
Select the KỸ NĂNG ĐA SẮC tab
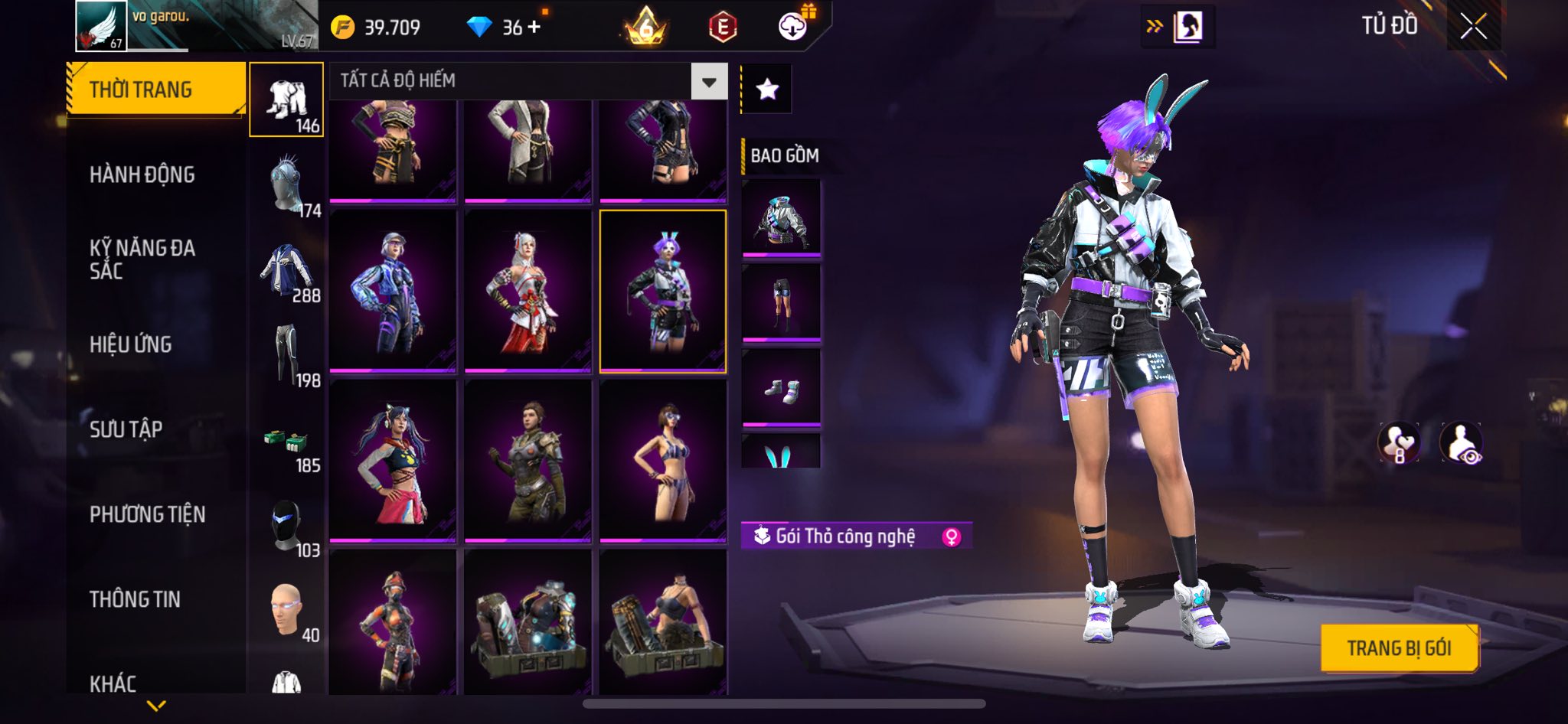point(142,259)
